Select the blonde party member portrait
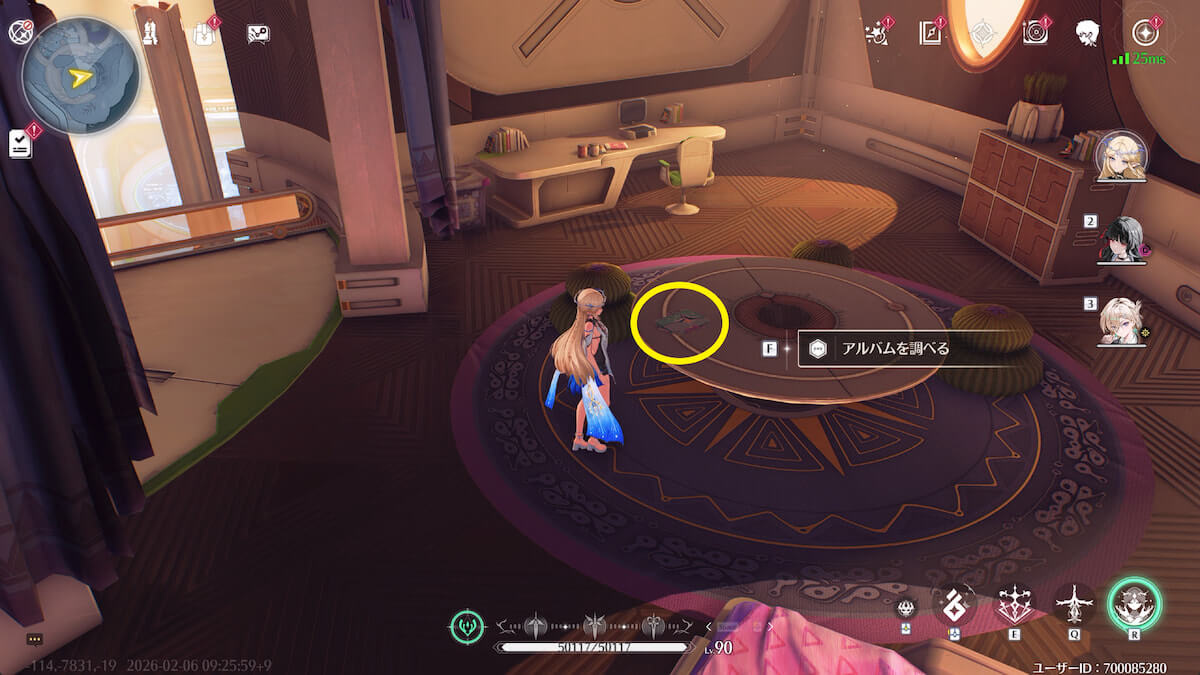The width and height of the screenshot is (1200, 675). coord(1119,157)
